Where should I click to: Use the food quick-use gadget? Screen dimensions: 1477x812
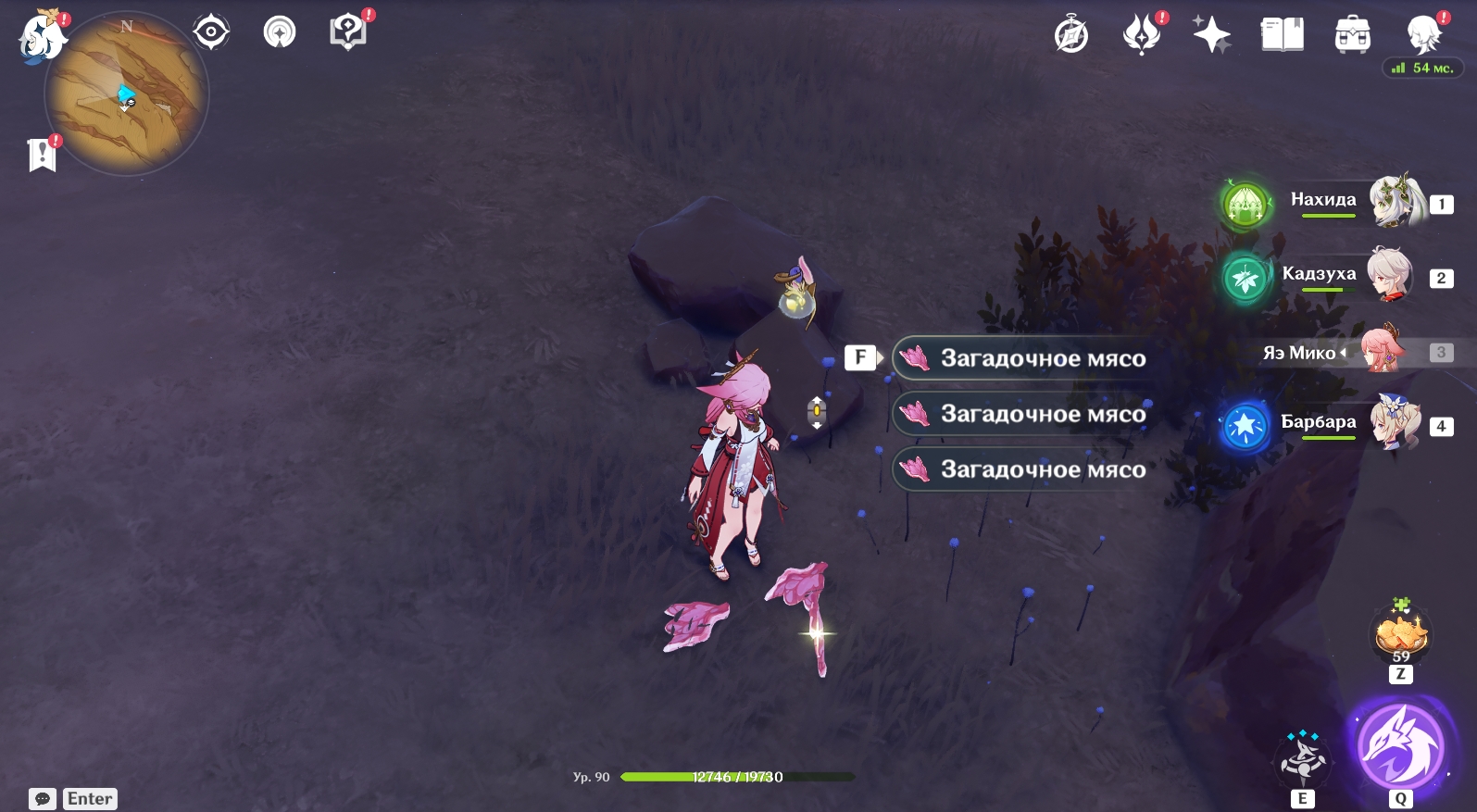click(1401, 634)
